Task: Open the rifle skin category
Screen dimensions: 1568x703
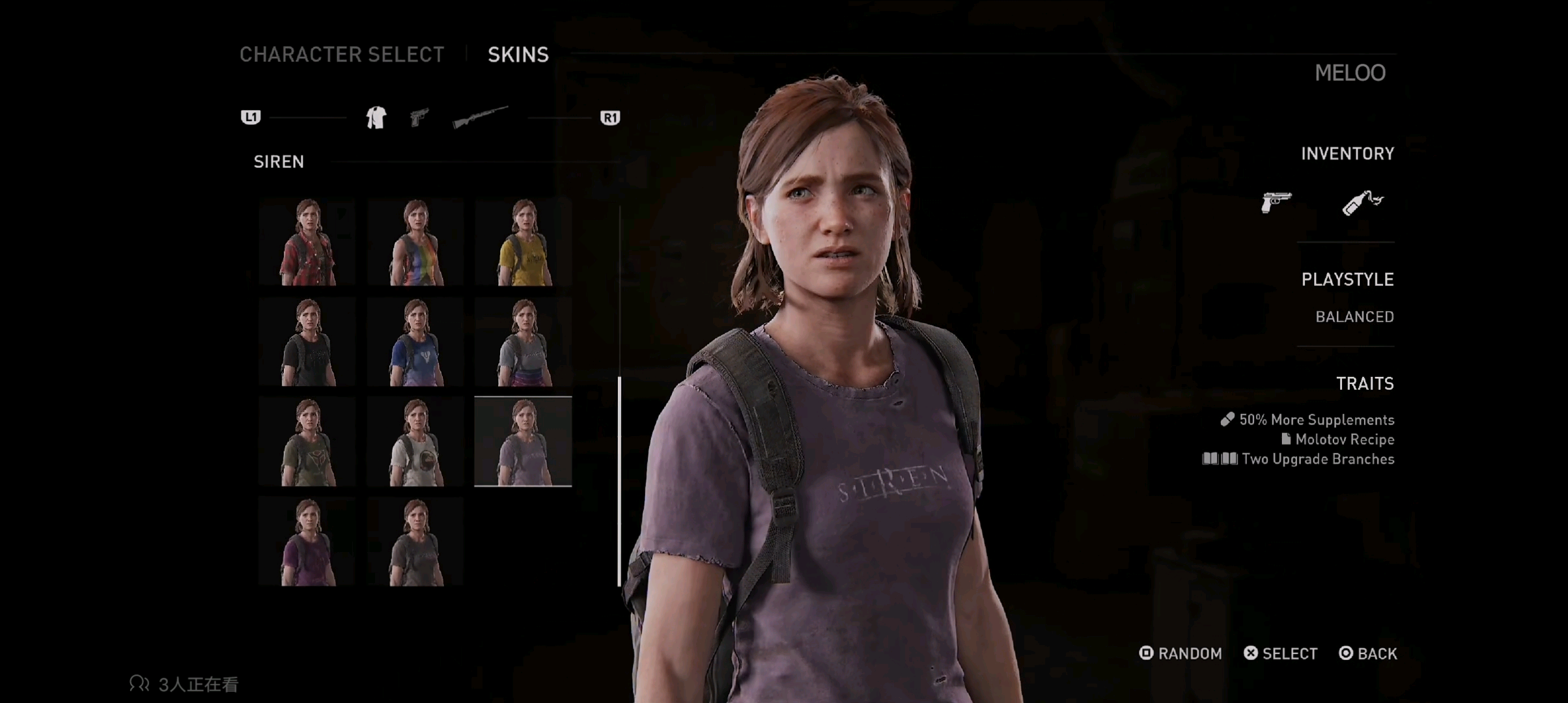Action: click(480, 117)
